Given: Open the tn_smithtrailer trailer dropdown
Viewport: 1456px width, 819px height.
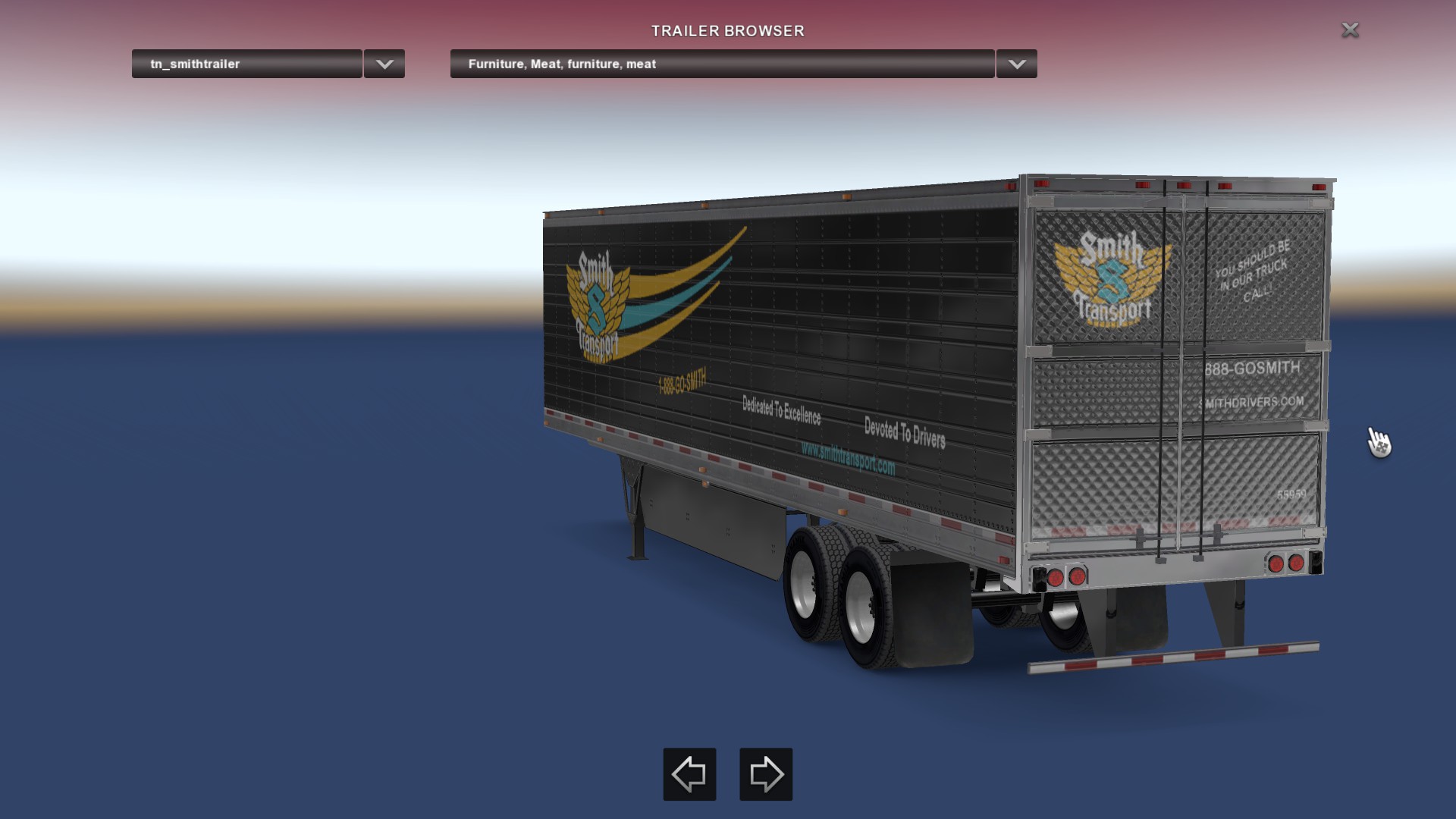Looking at the screenshot, I should tap(246, 64).
